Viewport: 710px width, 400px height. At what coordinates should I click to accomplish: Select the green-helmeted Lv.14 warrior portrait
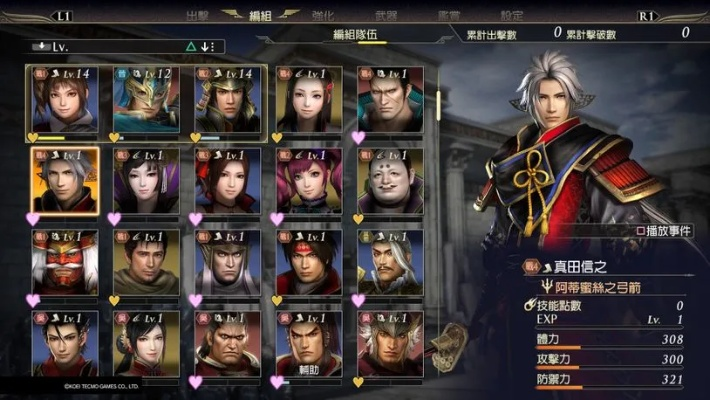click(x=228, y=100)
